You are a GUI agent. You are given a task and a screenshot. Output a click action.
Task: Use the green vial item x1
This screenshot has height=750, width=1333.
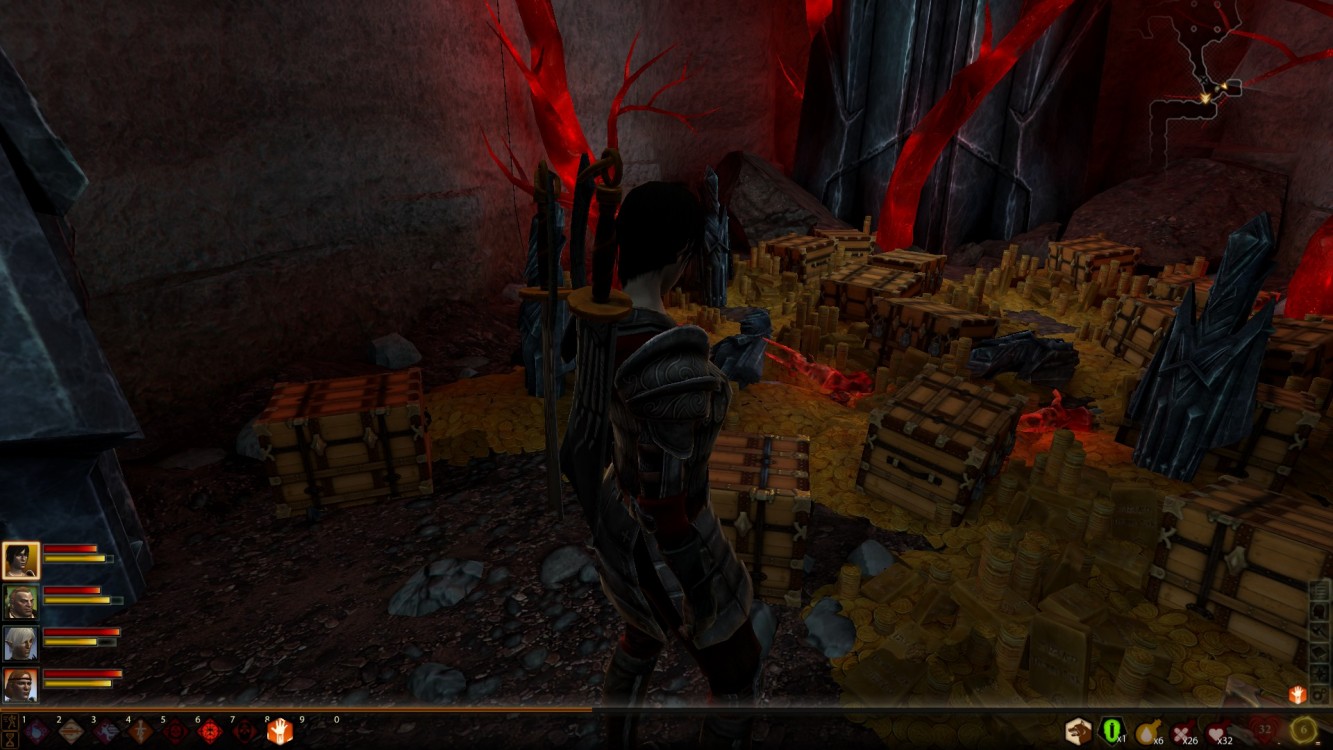pos(1112,731)
